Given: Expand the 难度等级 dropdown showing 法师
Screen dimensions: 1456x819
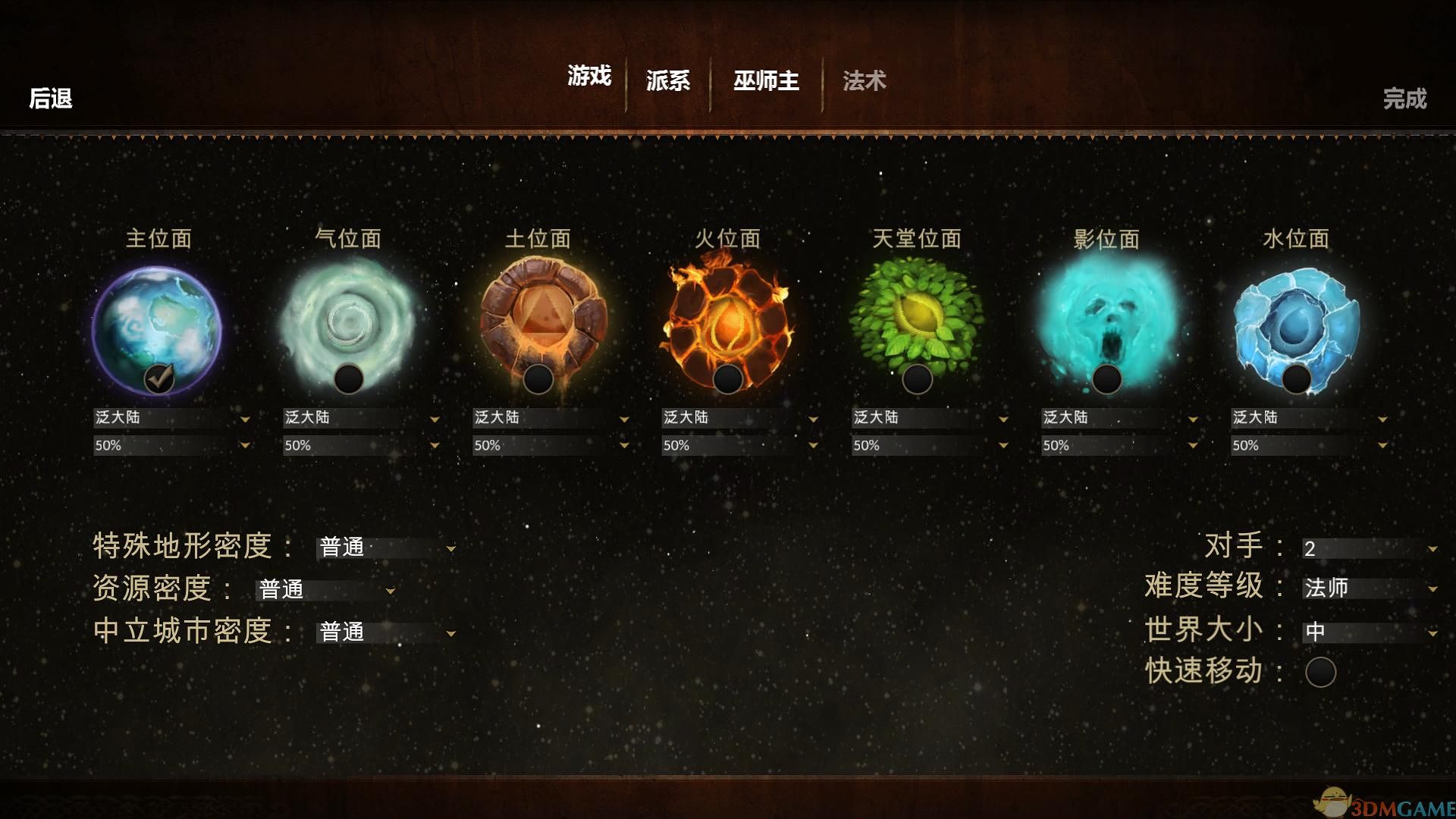Looking at the screenshot, I should (1365, 588).
